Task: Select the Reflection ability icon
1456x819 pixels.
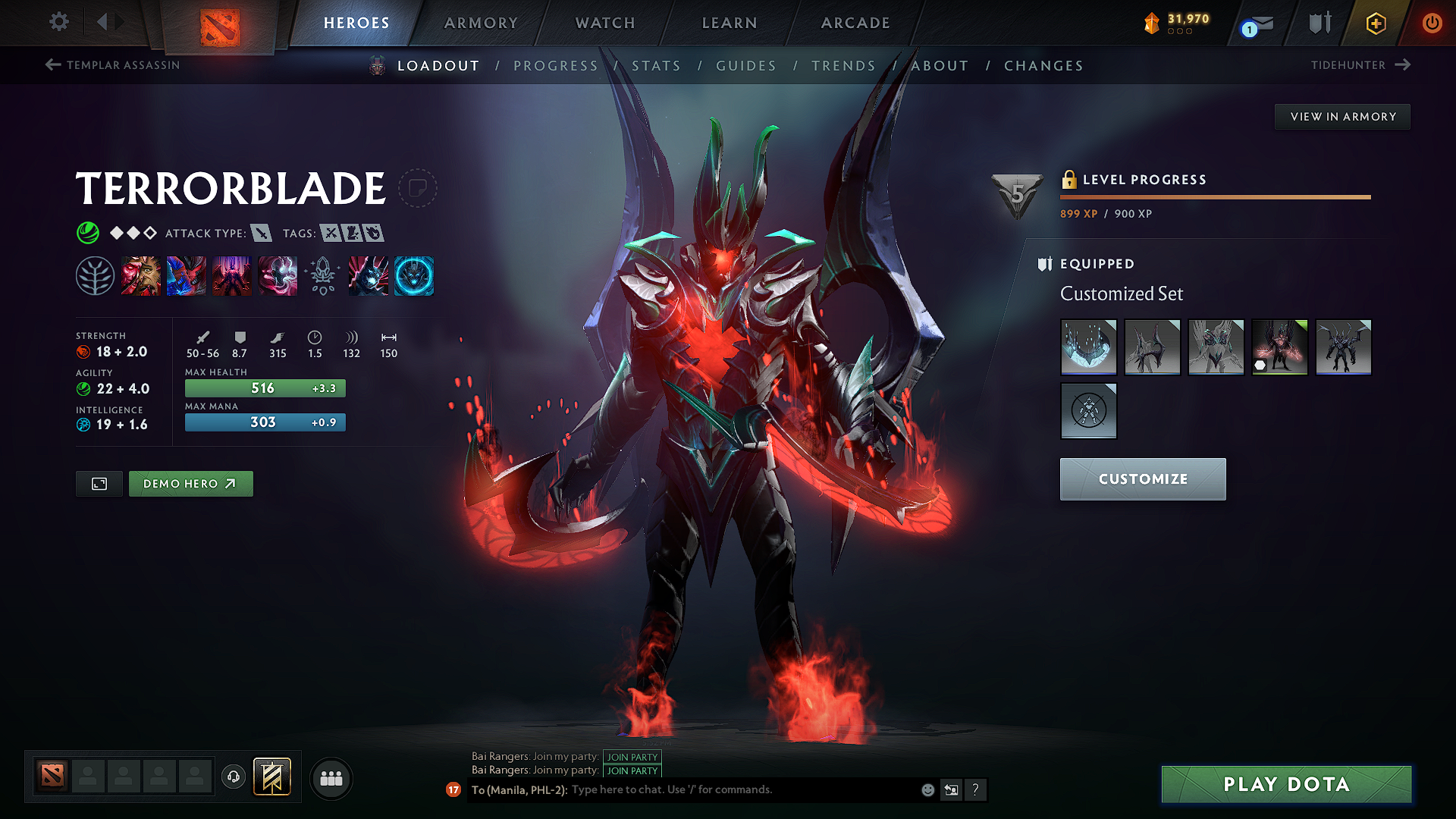Action: [141, 277]
